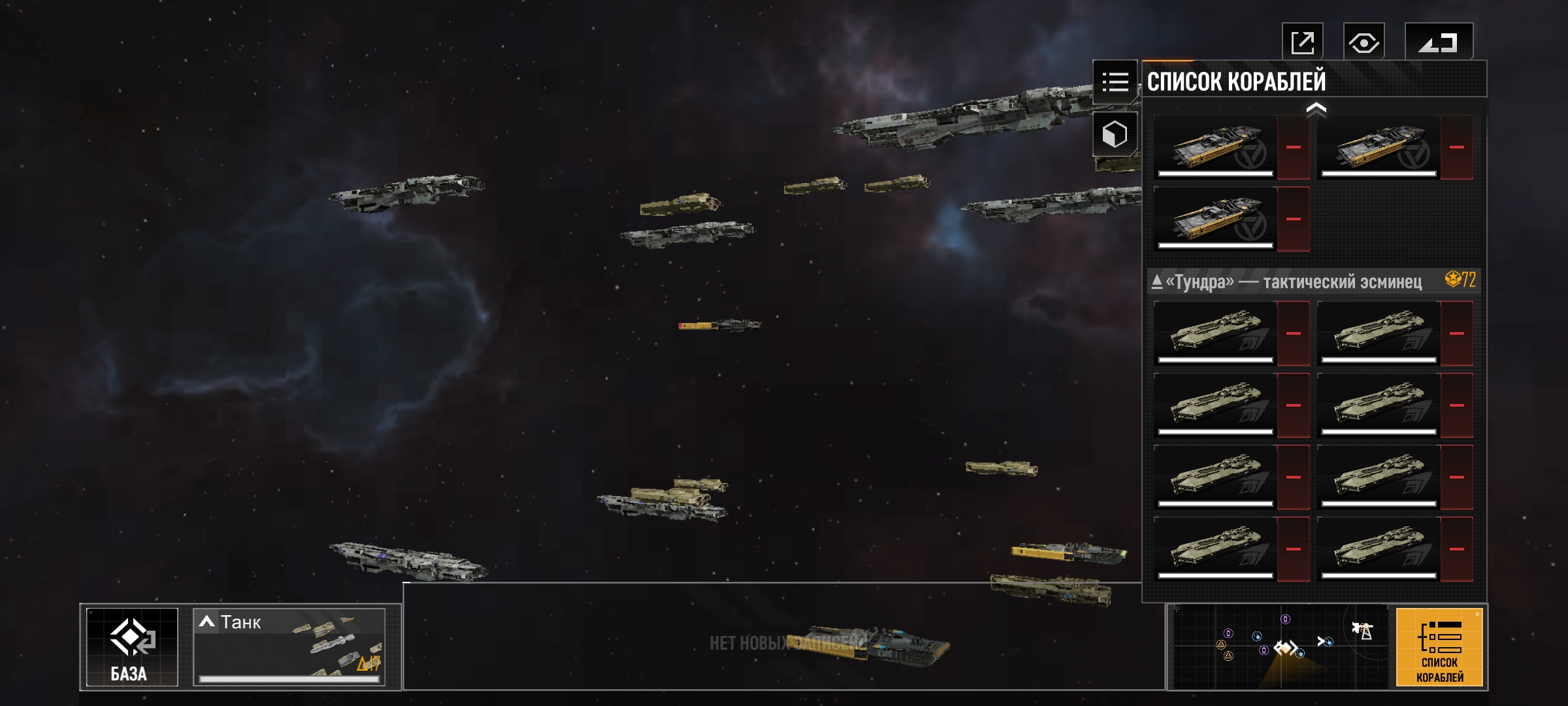The height and width of the screenshot is (706, 1568).
Task: Click the share/export arrow icon
Action: 1302,43
